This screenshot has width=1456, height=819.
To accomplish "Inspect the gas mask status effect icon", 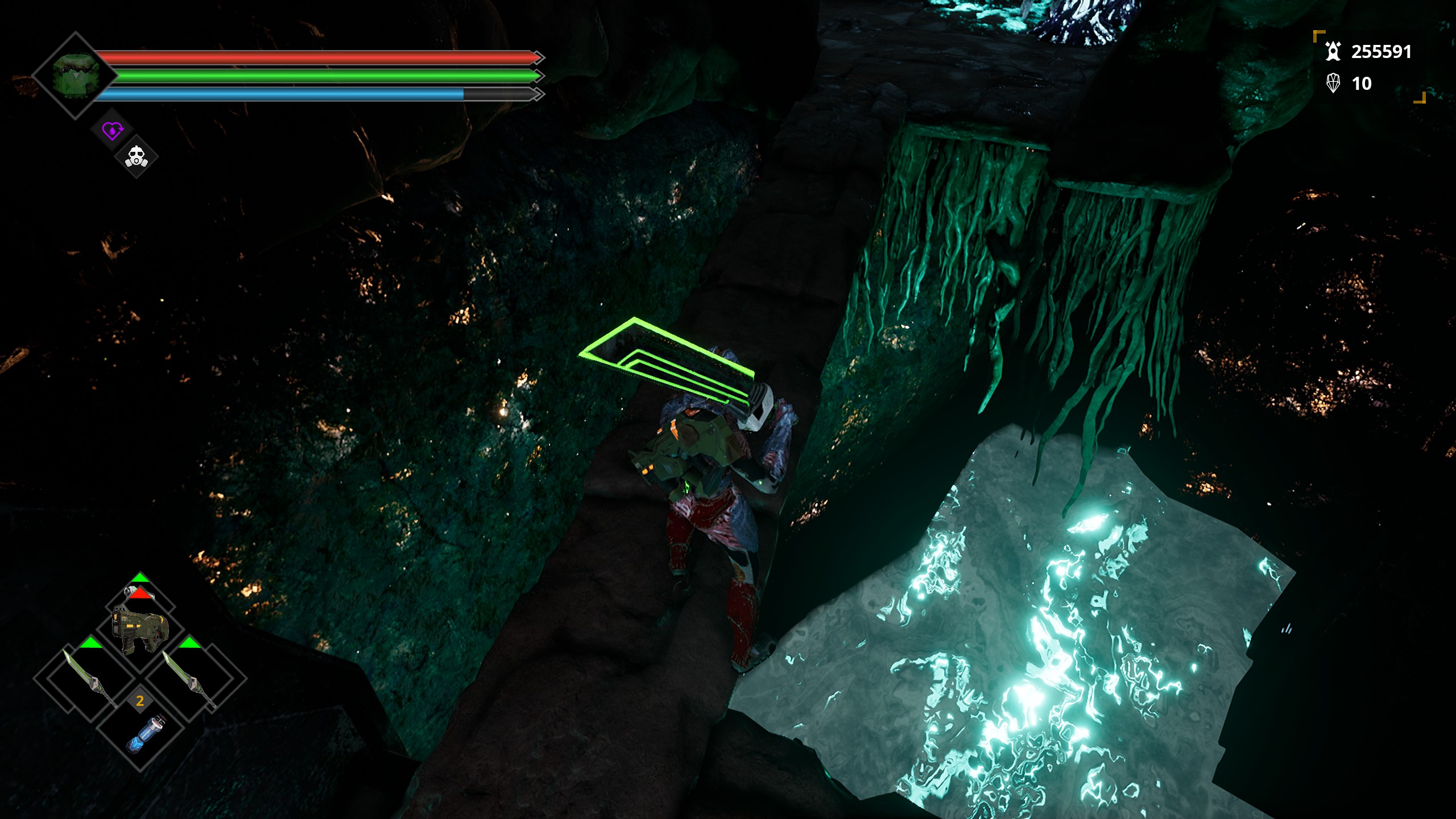I will [x=136, y=156].
